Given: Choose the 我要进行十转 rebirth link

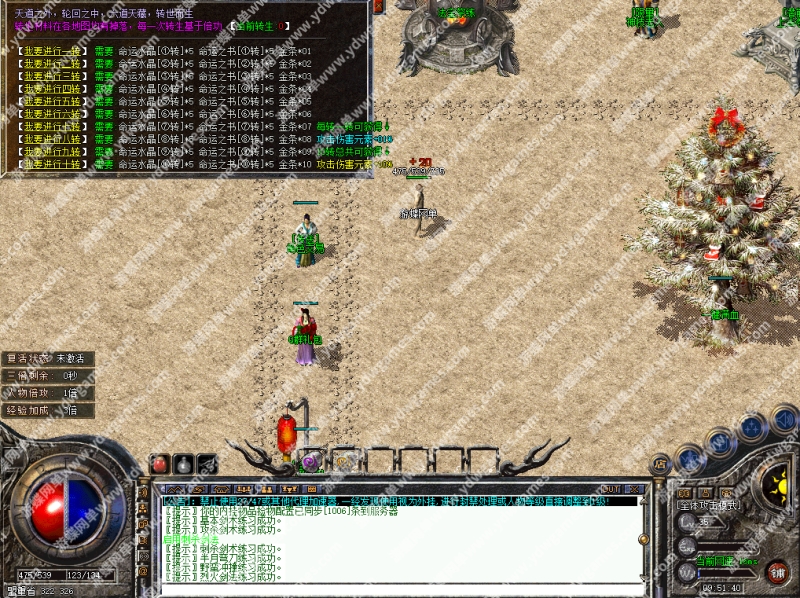Looking at the screenshot, I should pos(52,164).
